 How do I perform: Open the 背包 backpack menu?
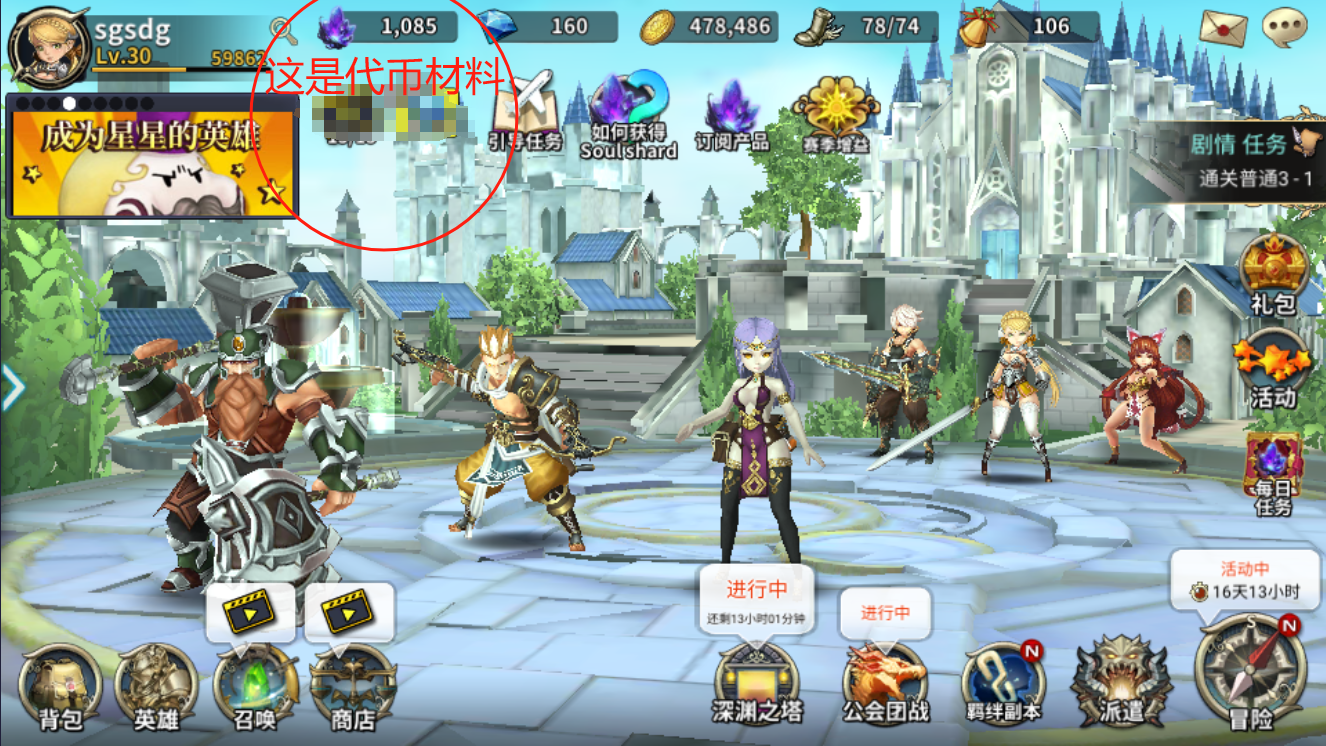point(60,685)
